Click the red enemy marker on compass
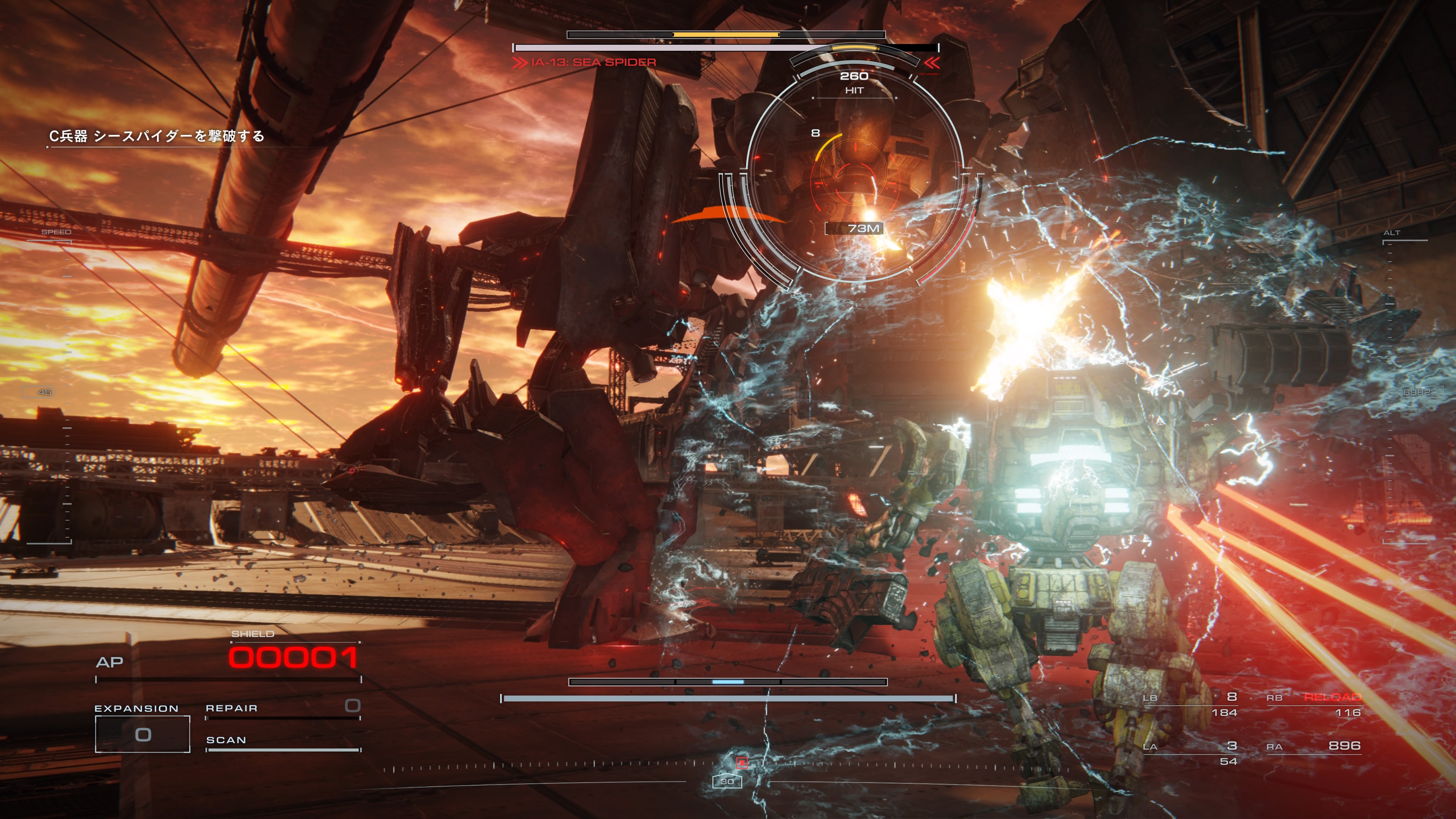This screenshot has width=1456, height=819. point(742,763)
